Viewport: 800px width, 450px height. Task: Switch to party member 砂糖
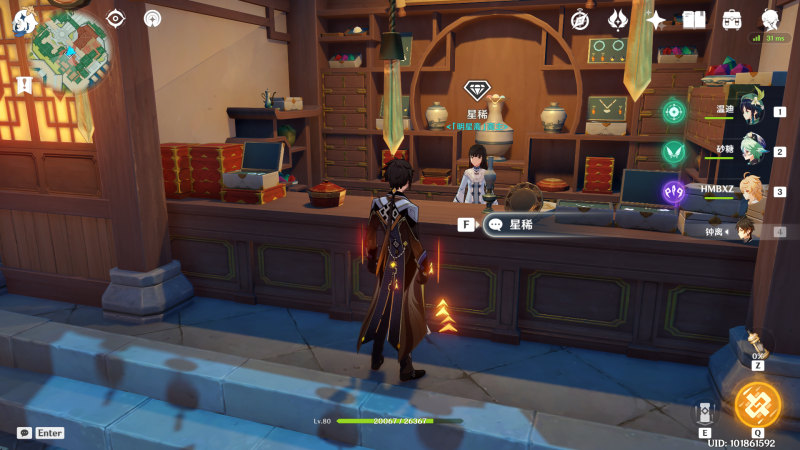[x=741, y=151]
